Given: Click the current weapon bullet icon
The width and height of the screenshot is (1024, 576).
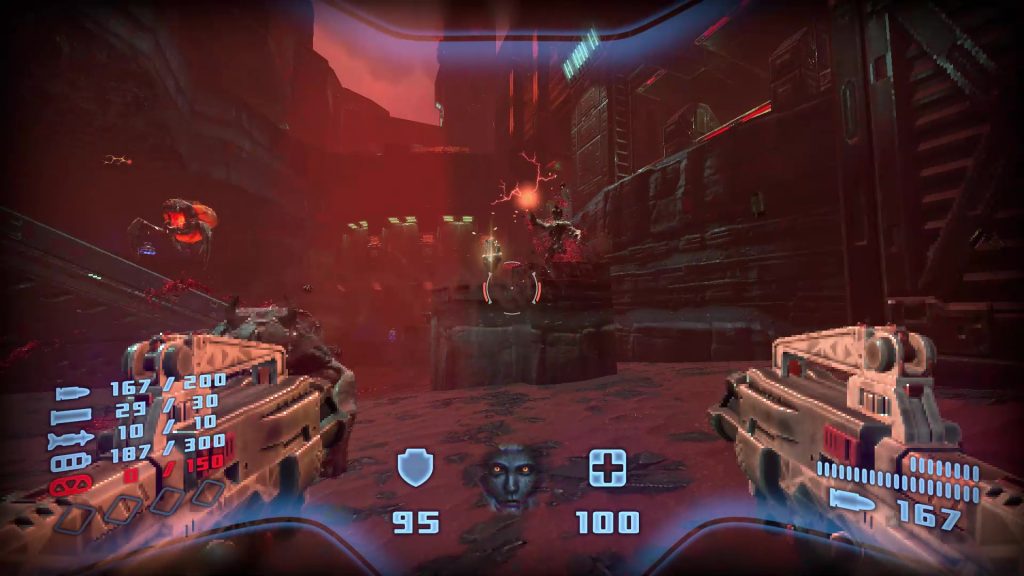Looking at the screenshot, I should point(850,502).
